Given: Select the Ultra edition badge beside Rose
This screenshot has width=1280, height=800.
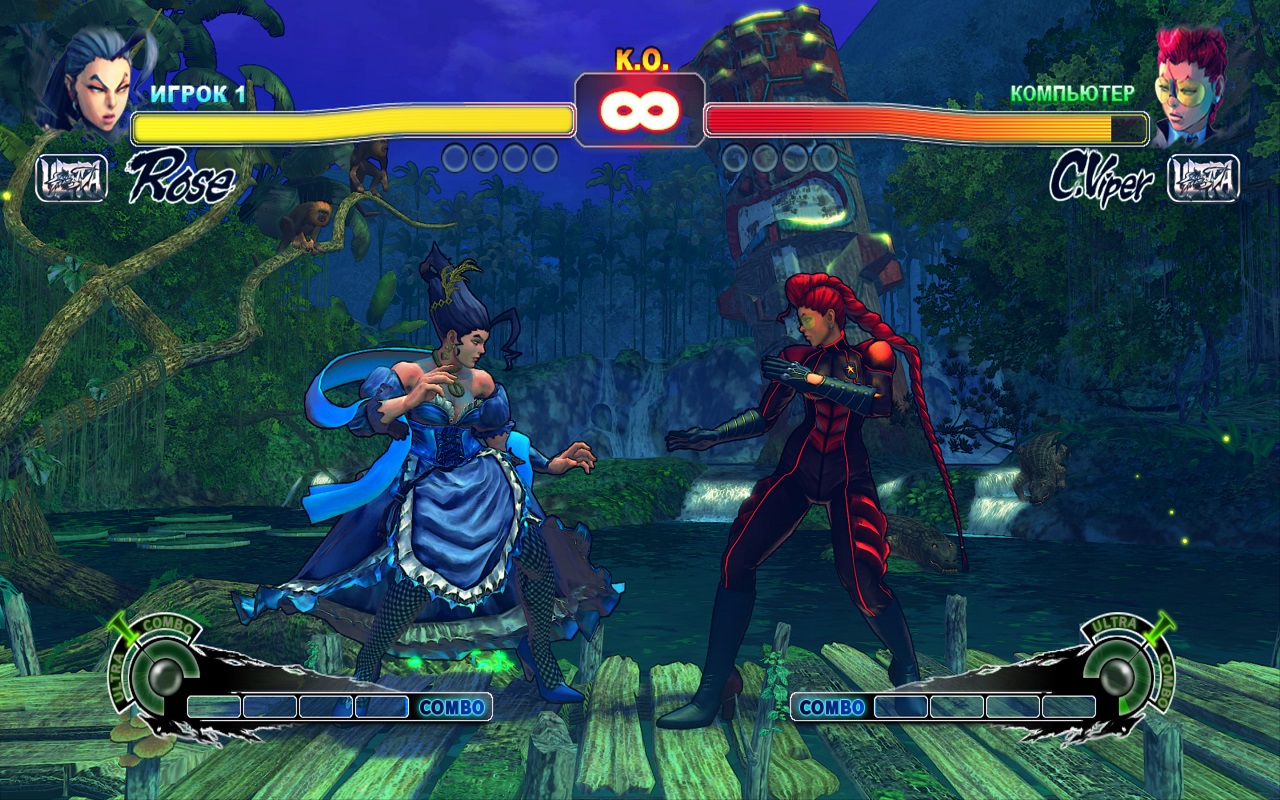Looking at the screenshot, I should (72, 178).
